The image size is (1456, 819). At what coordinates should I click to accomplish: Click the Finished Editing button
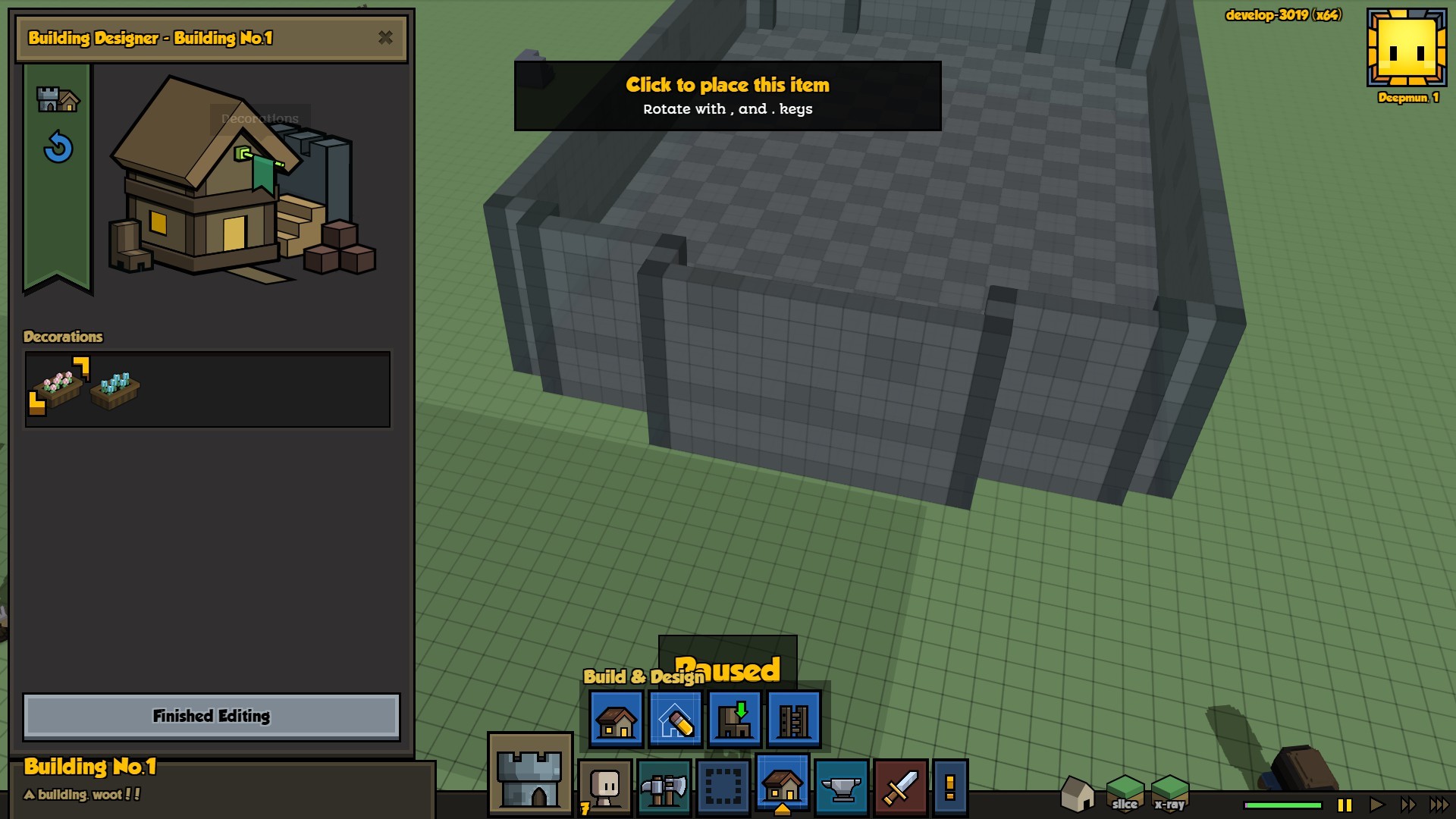coord(212,716)
